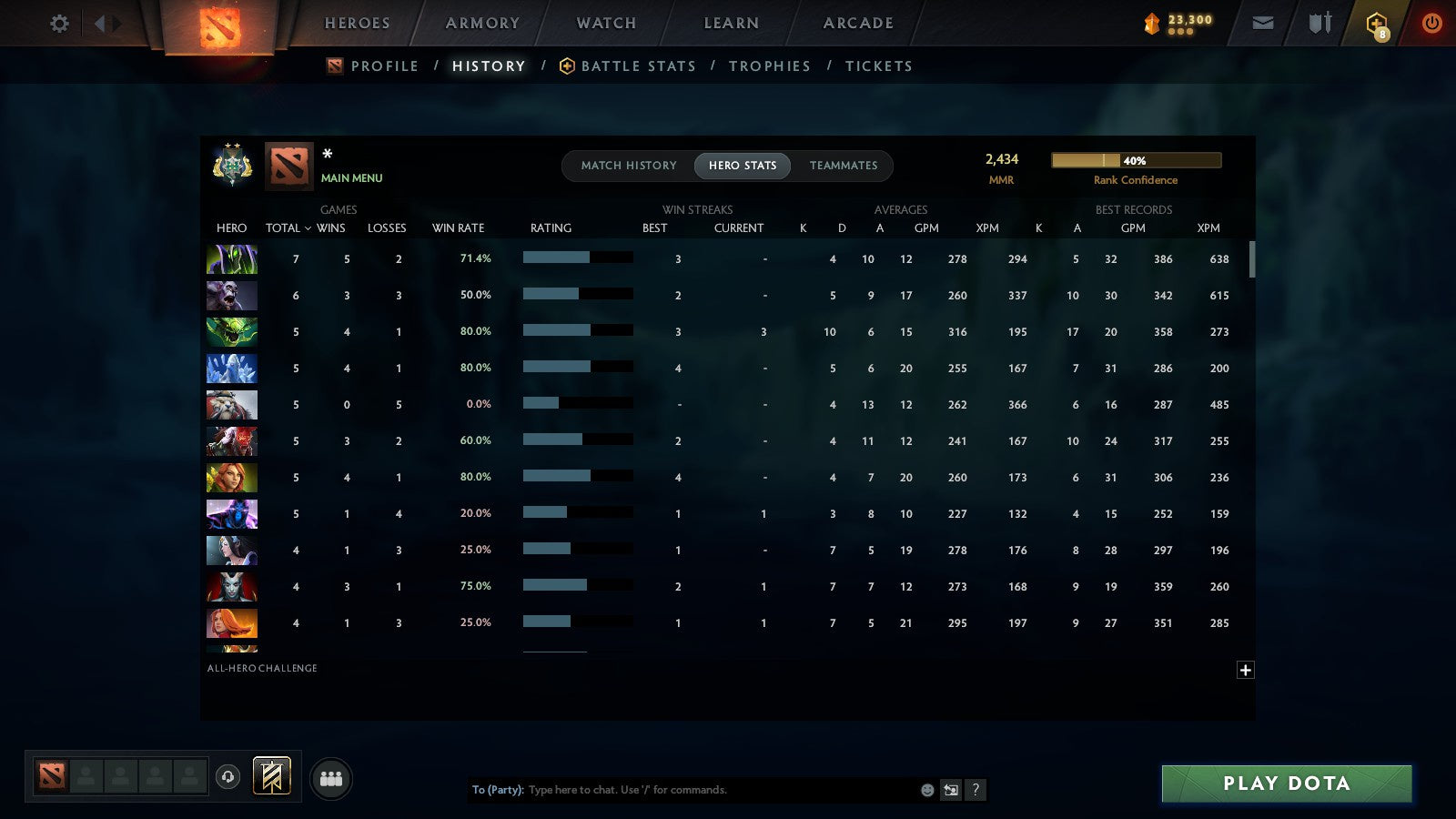Image resolution: width=1456 pixels, height=819 pixels.
Task: Click the chat input field to type a message
Action: click(682, 790)
